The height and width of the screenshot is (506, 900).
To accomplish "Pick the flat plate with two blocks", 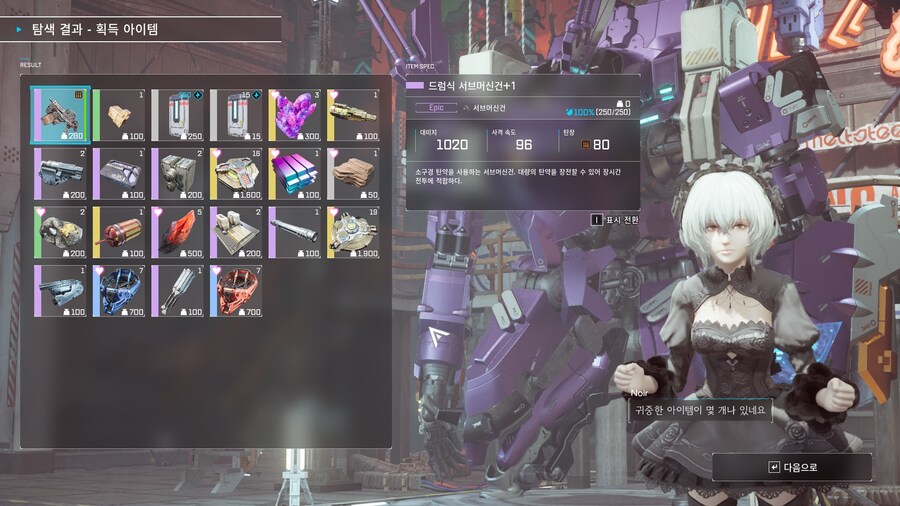I will [x=237, y=231].
